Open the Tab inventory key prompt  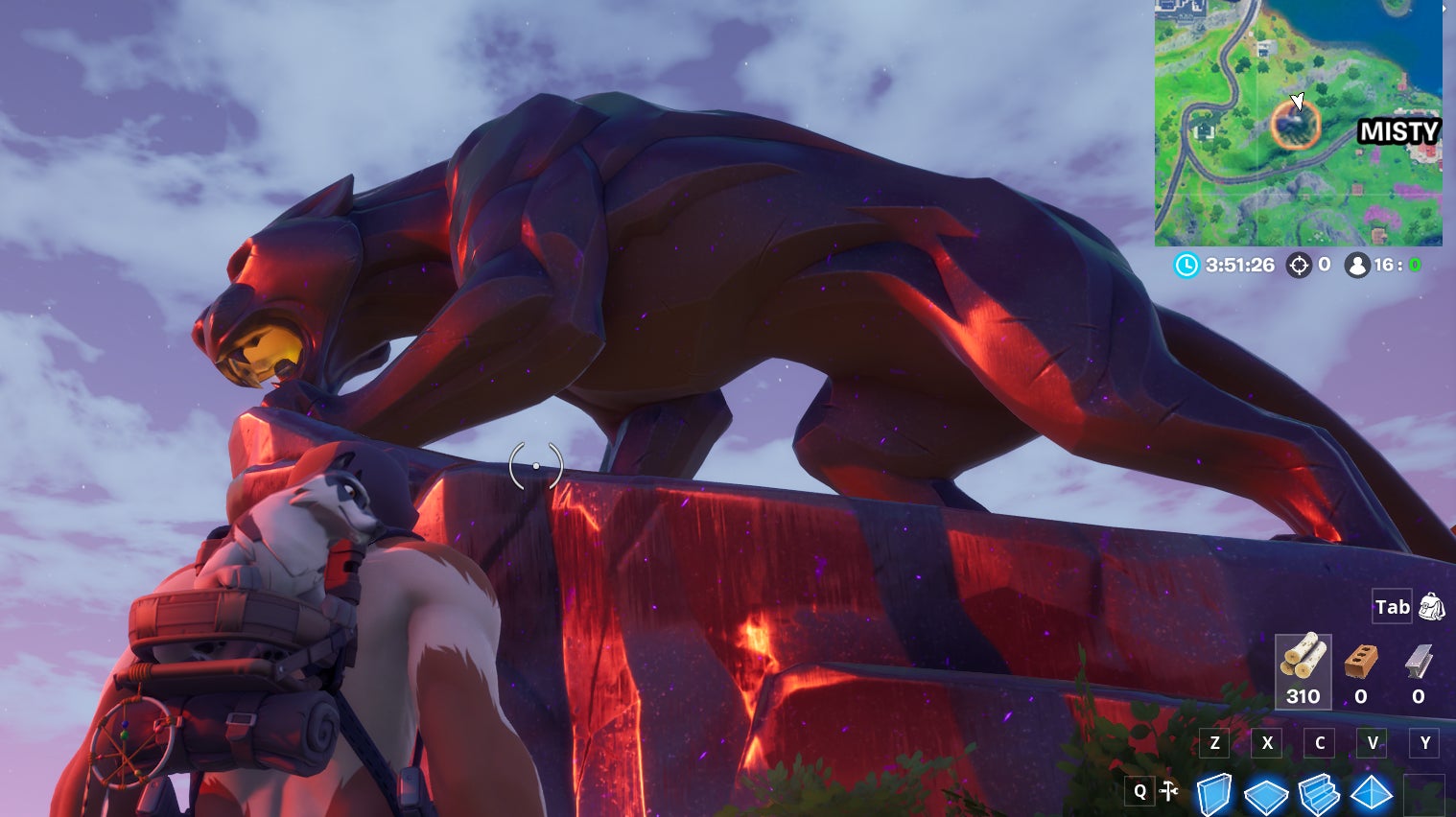(x=1391, y=606)
